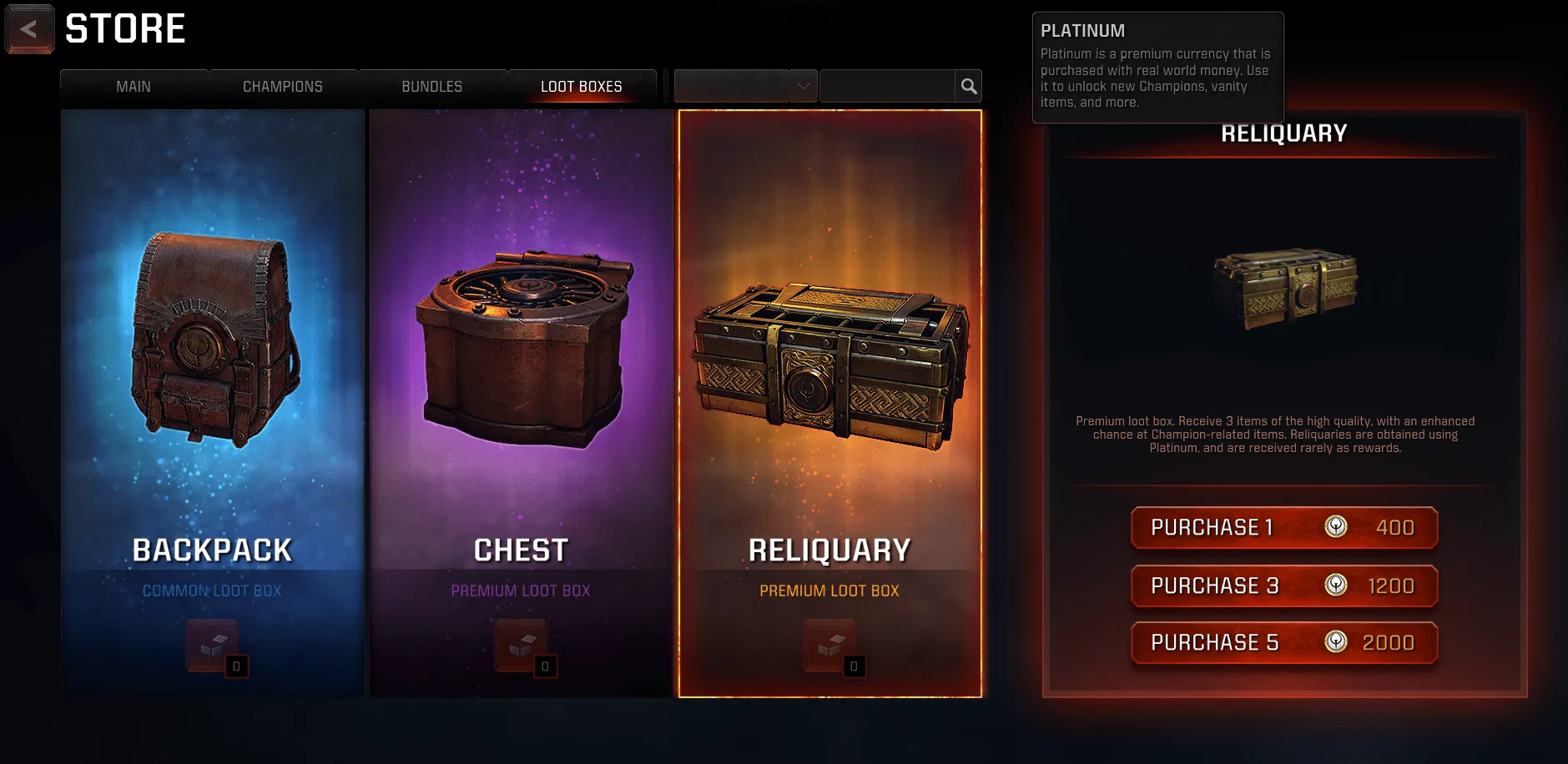1568x764 pixels.
Task: Purchase 5 Reliquaries for 2000 Platinum
Action: (x=1283, y=642)
